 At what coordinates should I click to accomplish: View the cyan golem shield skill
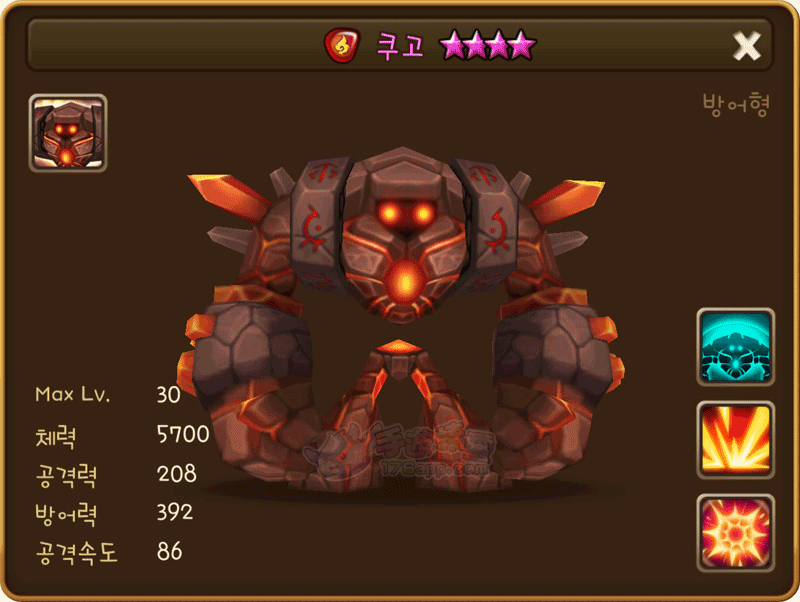735,347
